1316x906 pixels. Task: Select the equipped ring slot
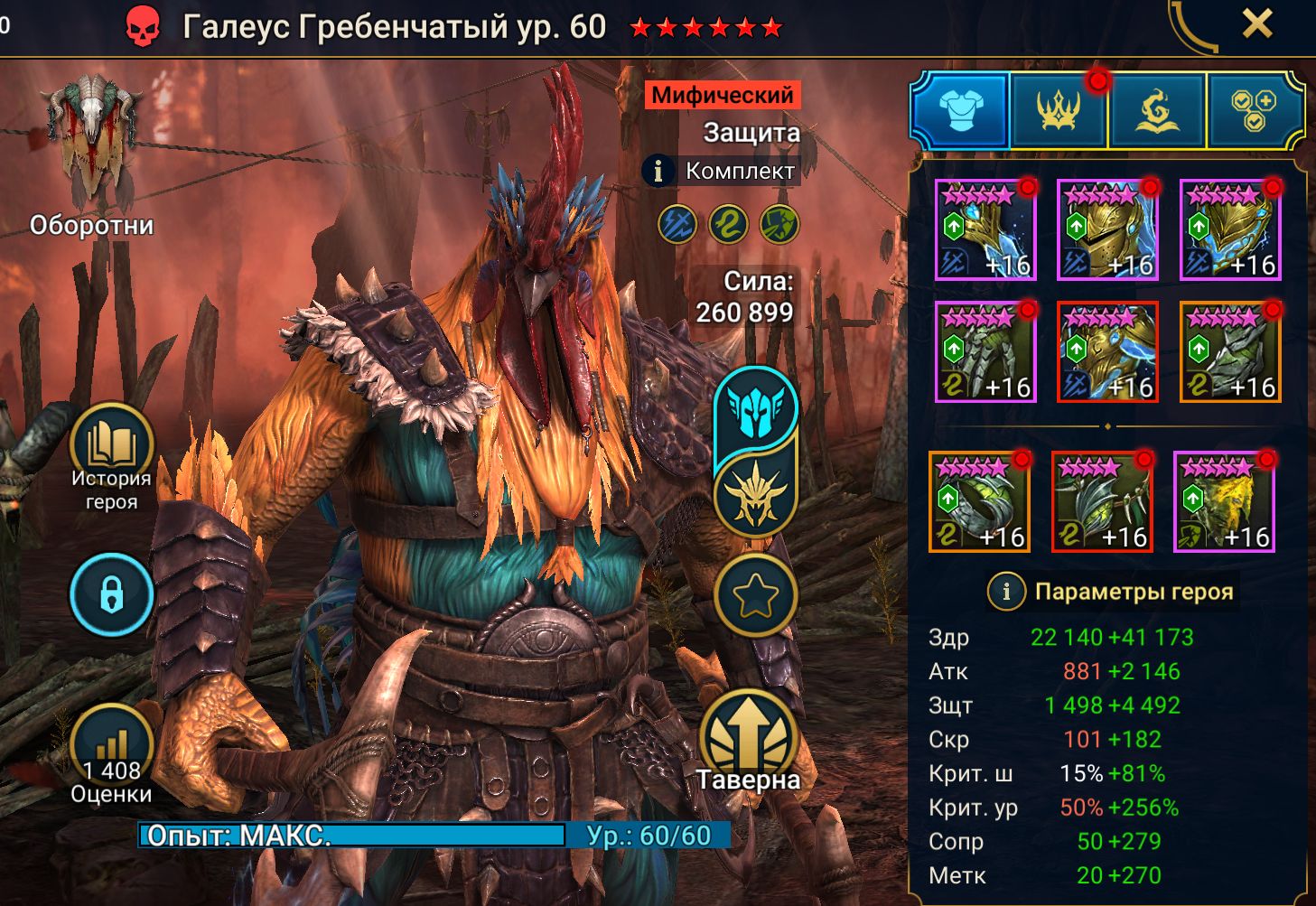pyautogui.click(x=979, y=502)
